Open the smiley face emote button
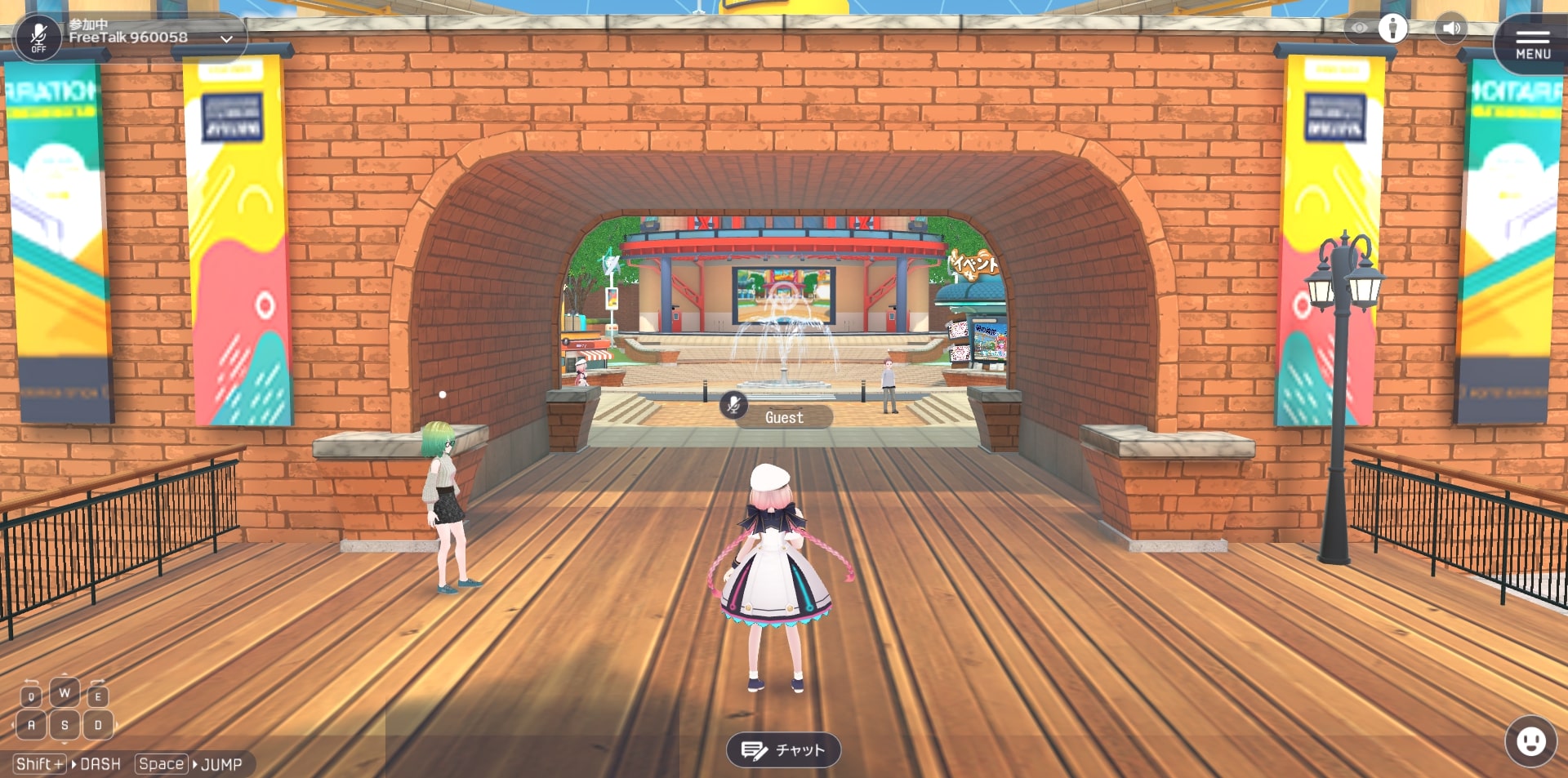1568x778 pixels. coord(1530,741)
